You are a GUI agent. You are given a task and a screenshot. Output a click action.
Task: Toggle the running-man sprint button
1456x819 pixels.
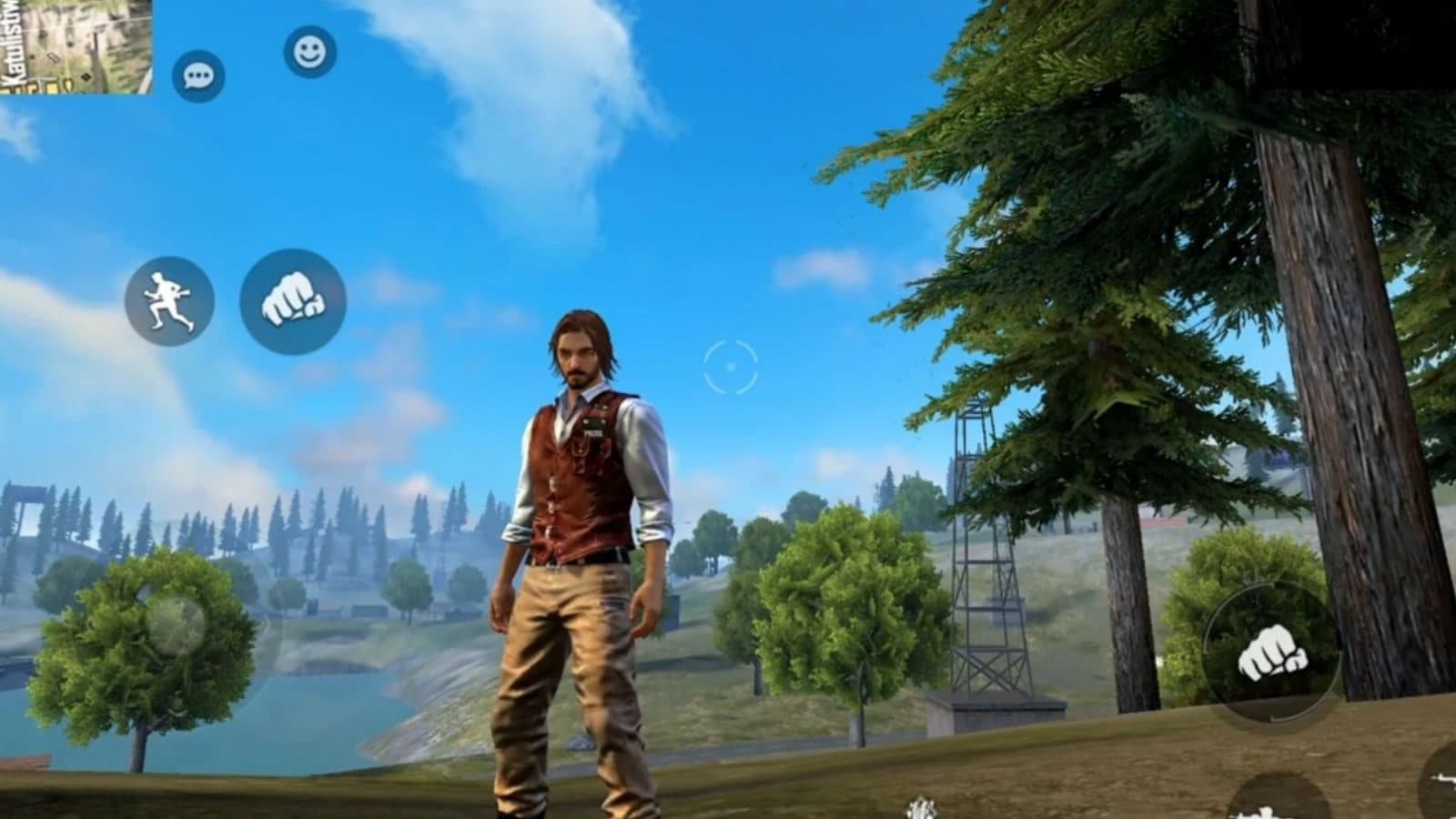coord(169,301)
